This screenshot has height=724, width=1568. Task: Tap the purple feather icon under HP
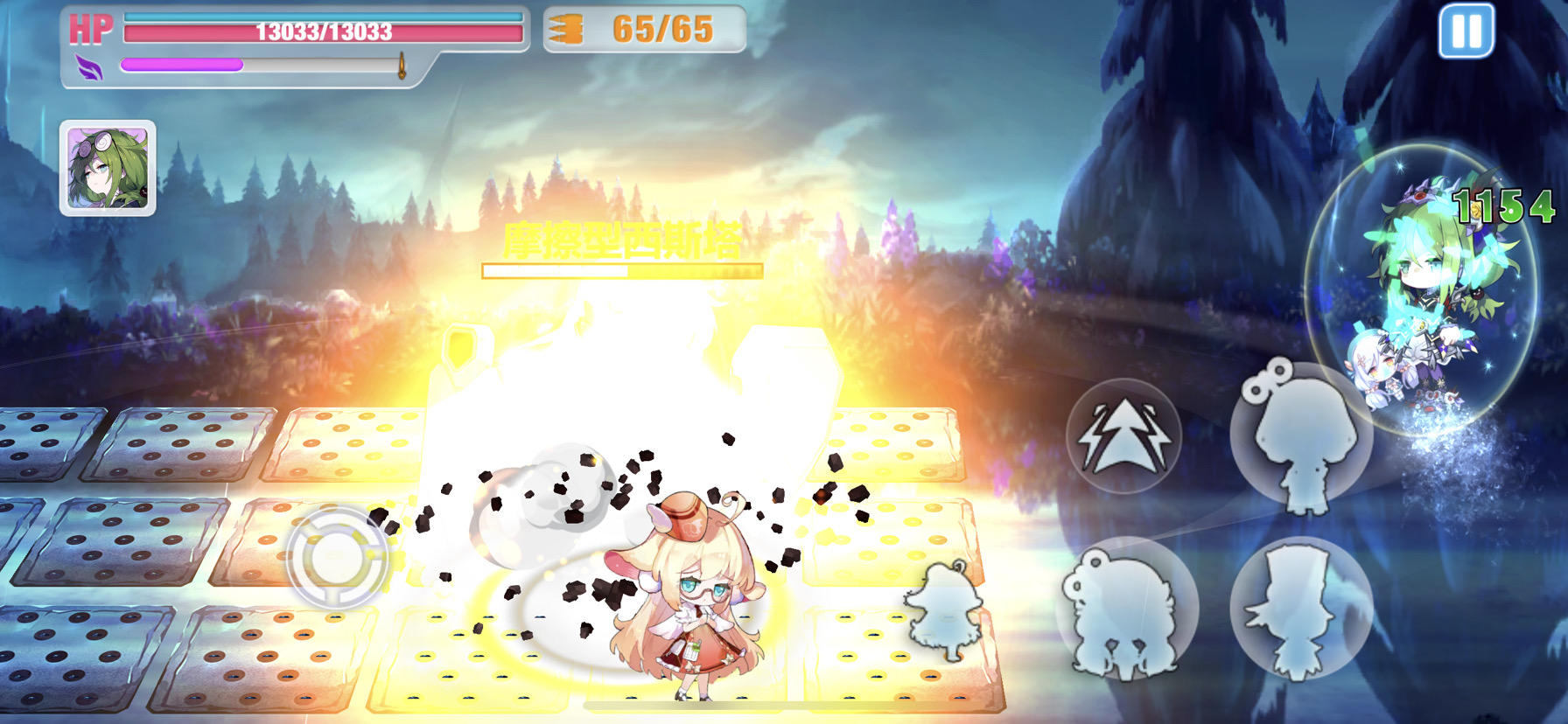click(x=90, y=63)
